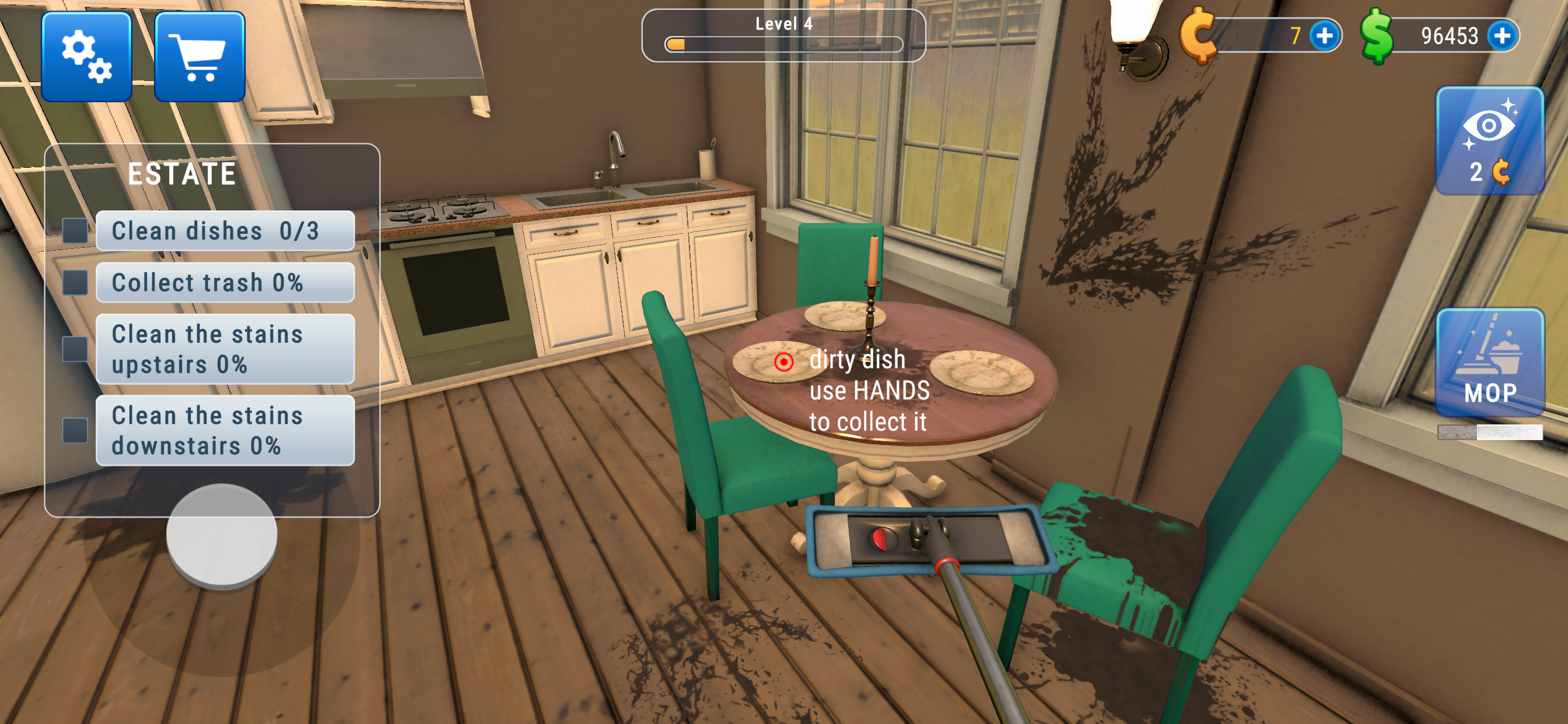Check the Clean the stains upstairs checkbox
The height and width of the screenshot is (724, 1568).
74,349
